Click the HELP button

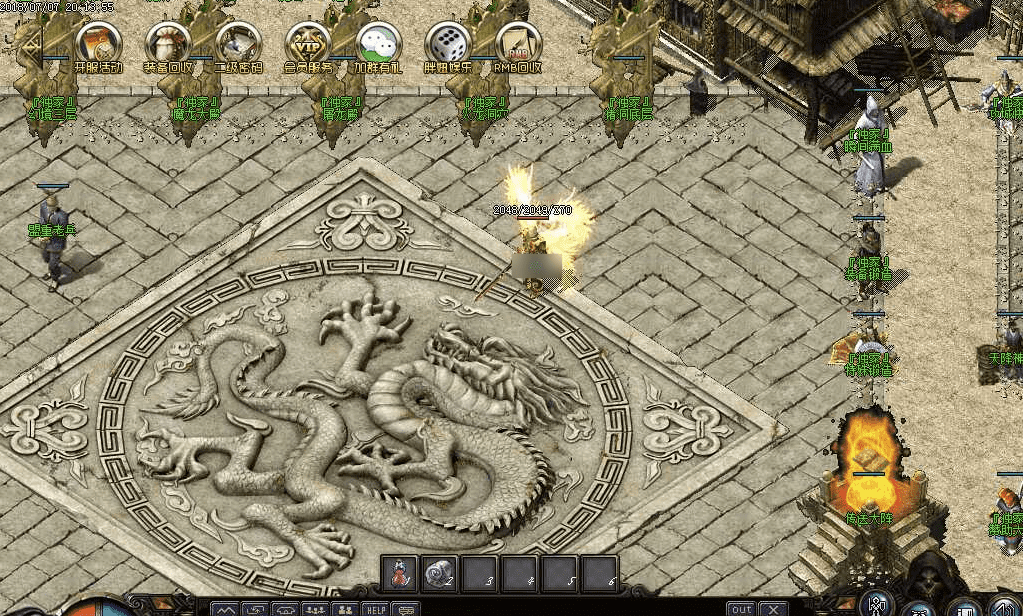(x=375, y=608)
